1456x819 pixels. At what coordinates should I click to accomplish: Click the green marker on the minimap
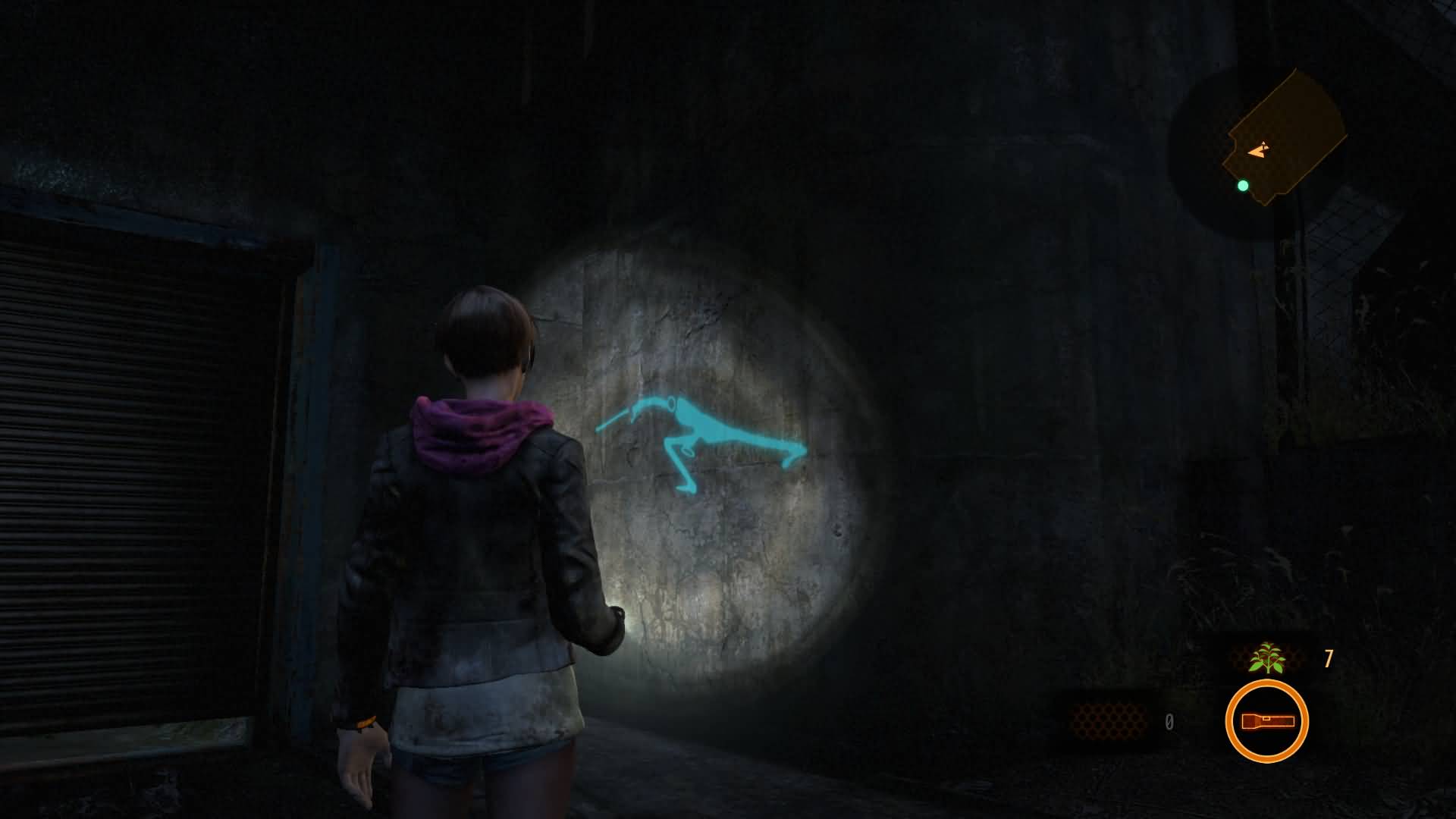1243,185
